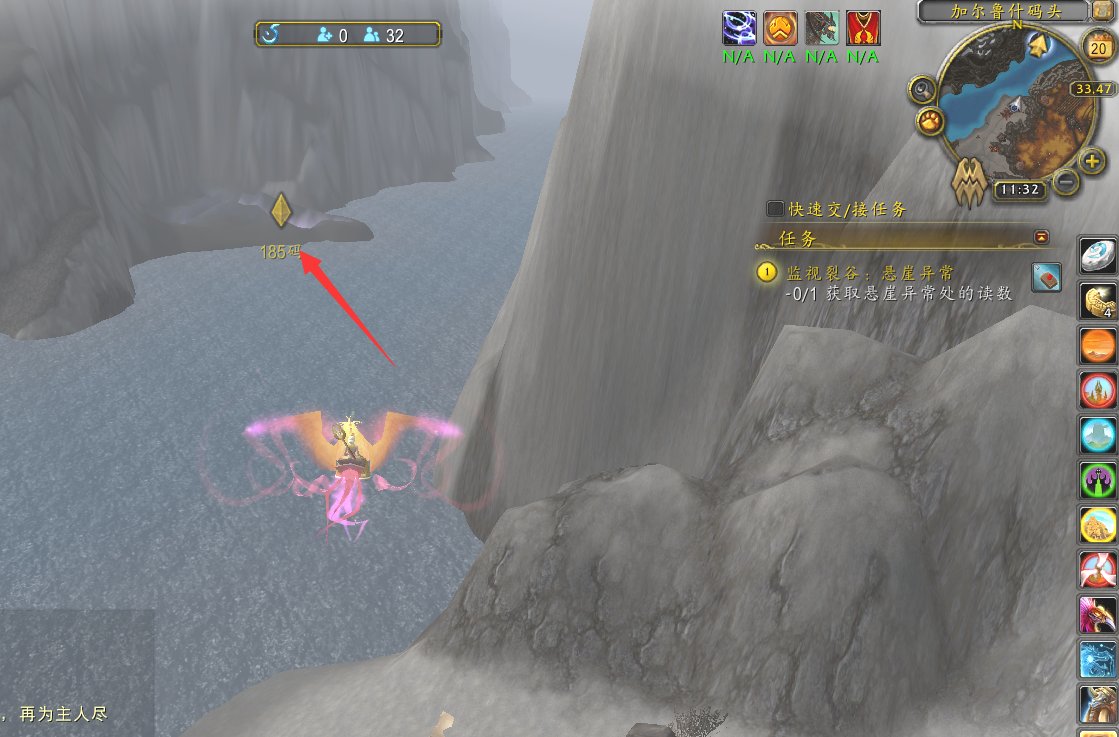The width and height of the screenshot is (1119, 737).
Task: Select the pink-crested bird mount icon
Action: click(x=1098, y=614)
